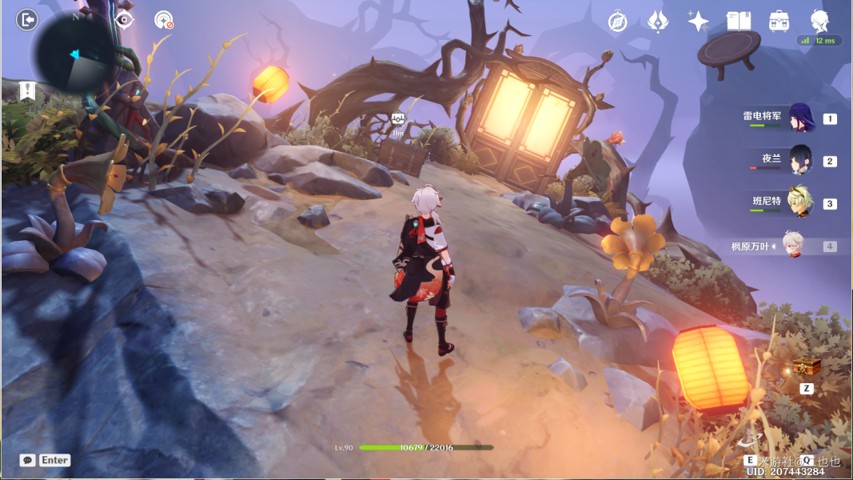853x480 pixels.
Task: Use the treasure chest gadget icon
Action: pos(806,368)
